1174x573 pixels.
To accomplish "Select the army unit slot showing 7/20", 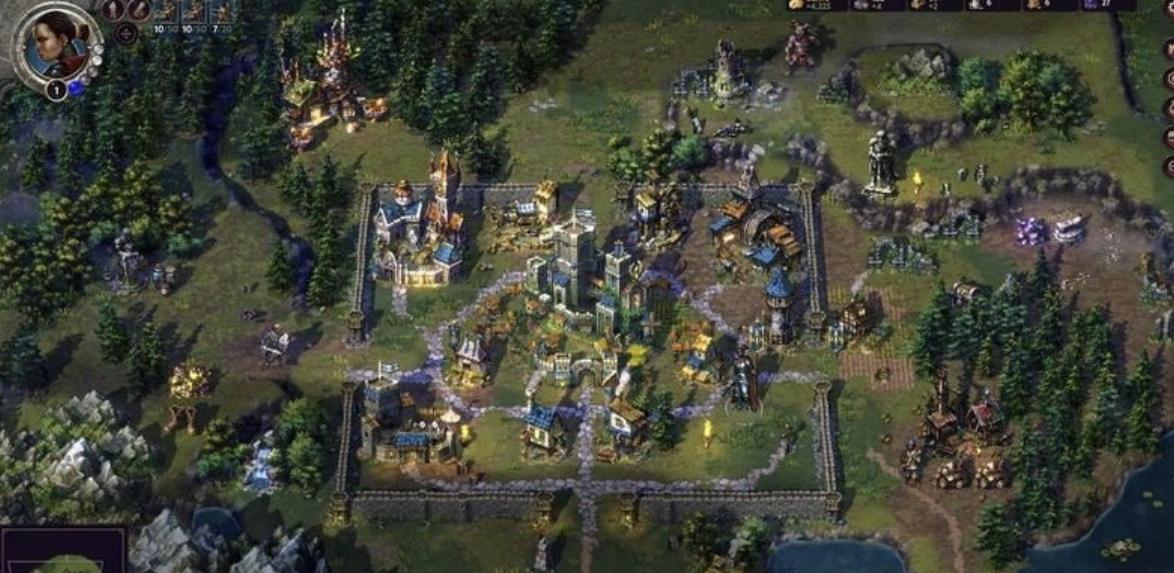I will click(222, 14).
